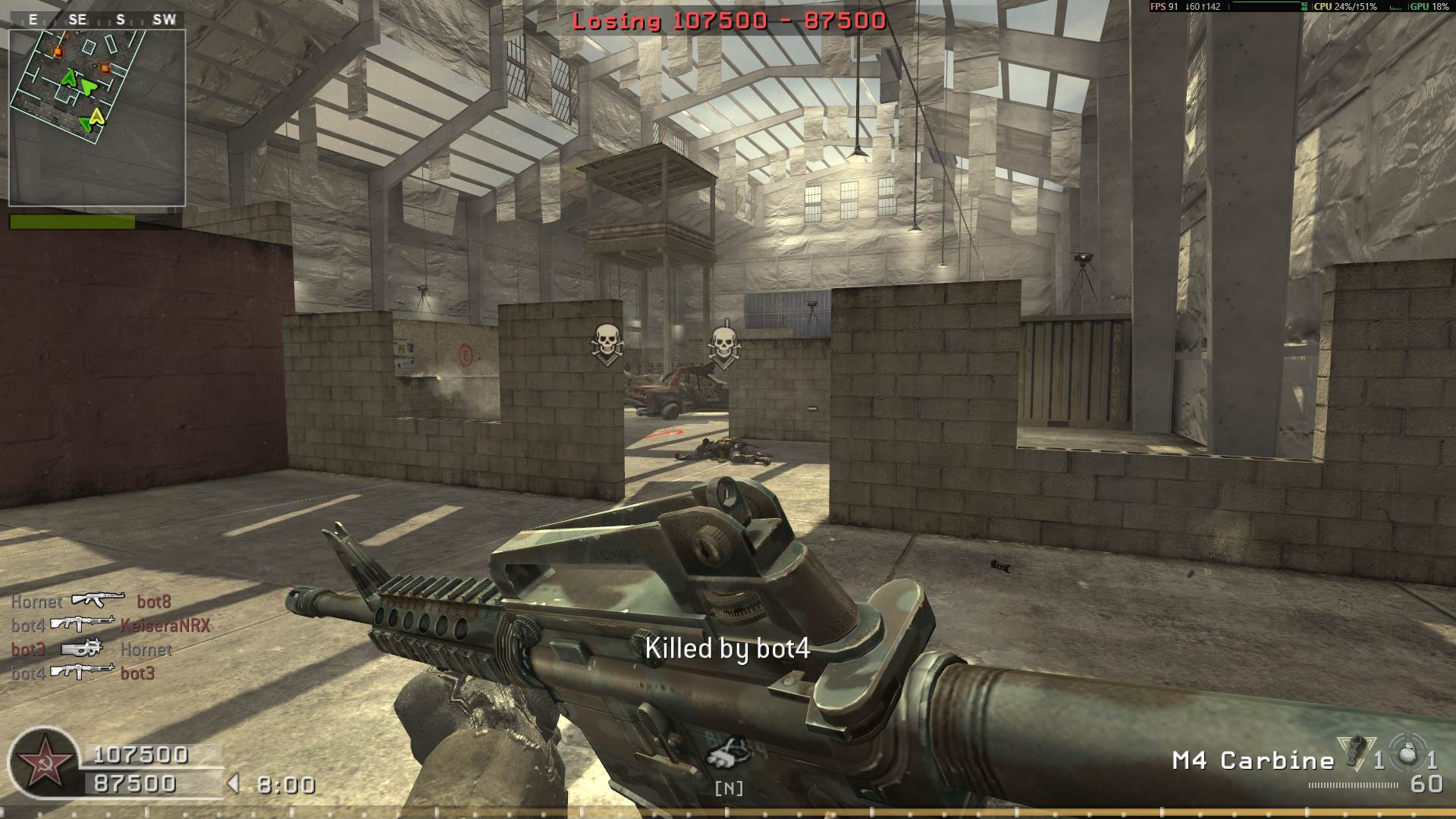Image resolution: width=1456 pixels, height=819 pixels.
Task: Click the FPS counter in the performance overlay
Action: [x=1164, y=7]
